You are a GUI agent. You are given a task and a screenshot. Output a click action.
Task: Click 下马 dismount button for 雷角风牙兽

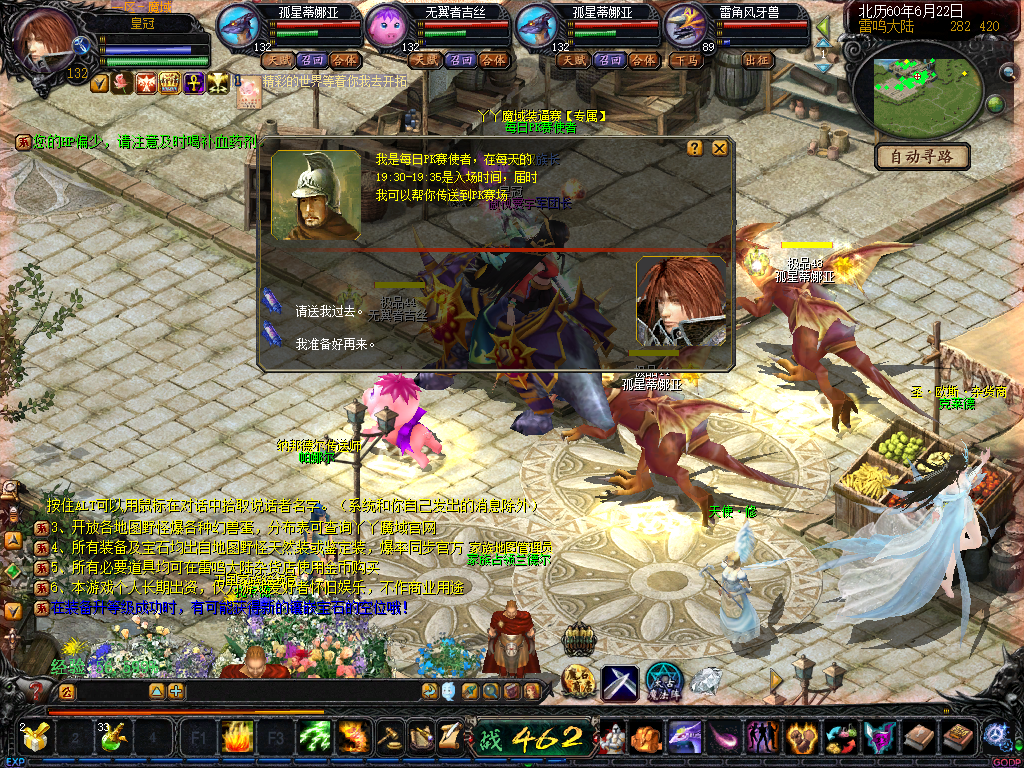click(687, 60)
